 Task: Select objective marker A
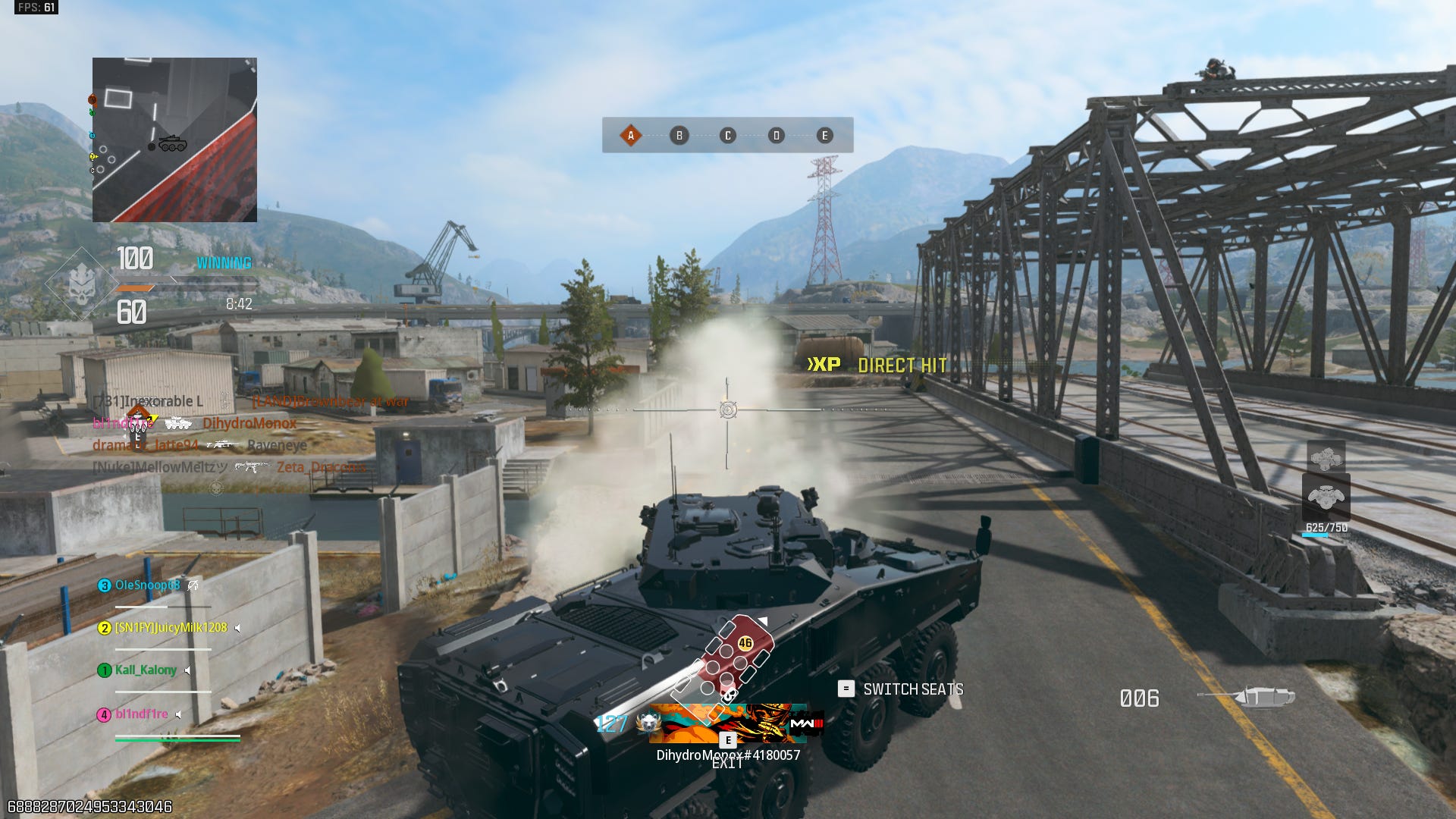click(x=630, y=136)
